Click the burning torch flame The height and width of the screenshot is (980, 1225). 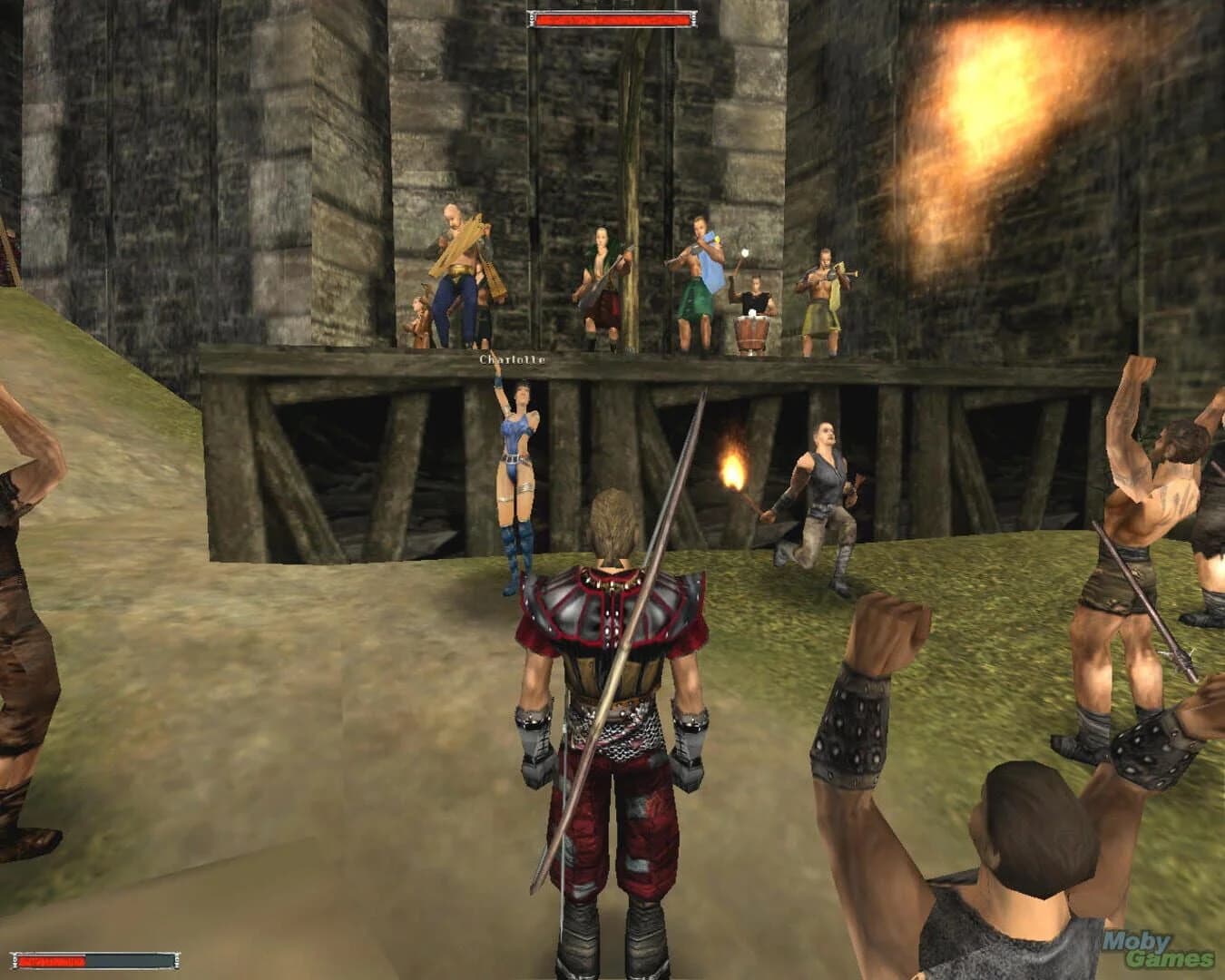pyautogui.click(x=735, y=467)
